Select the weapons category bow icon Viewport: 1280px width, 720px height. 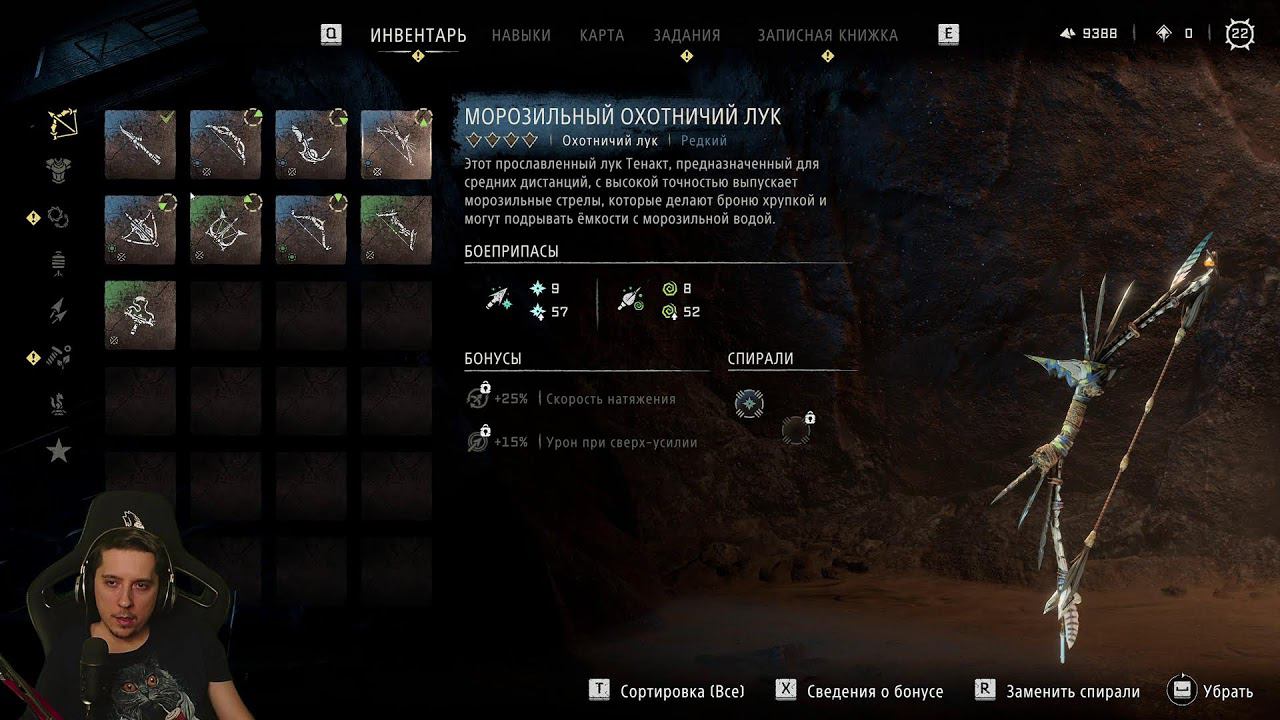click(x=61, y=125)
